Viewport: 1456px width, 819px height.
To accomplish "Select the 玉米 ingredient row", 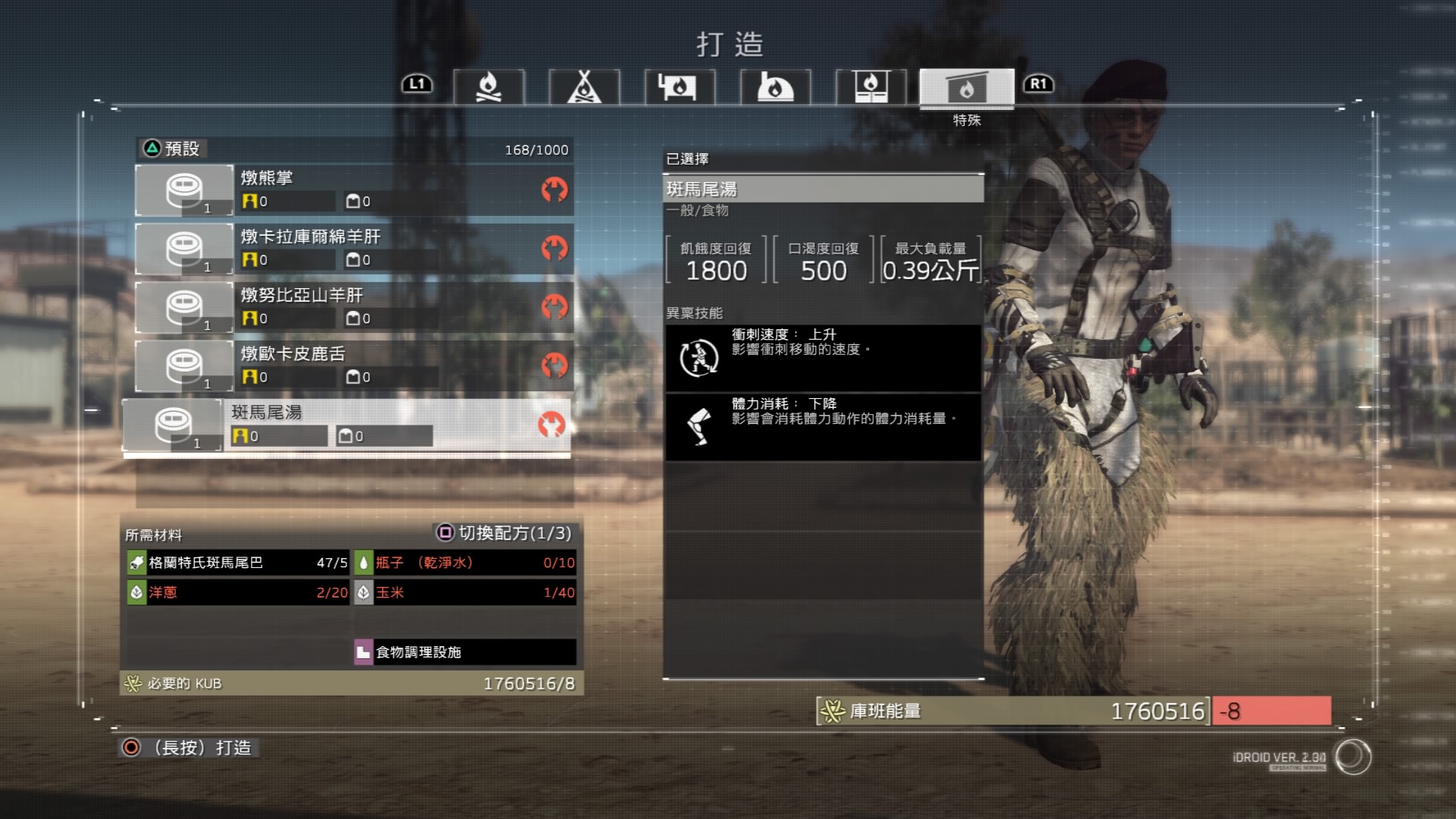I will click(x=465, y=592).
